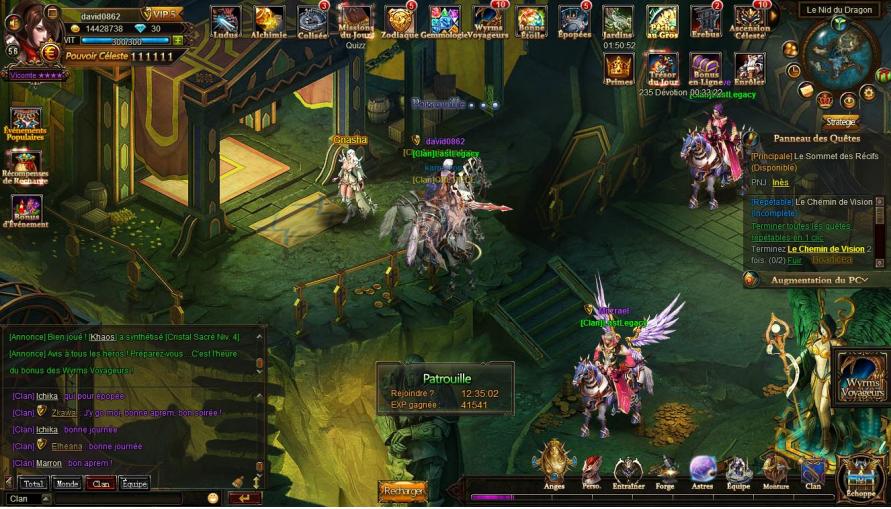
Task: Switch chat to the Monde tab
Action: pyautogui.click(x=67, y=483)
